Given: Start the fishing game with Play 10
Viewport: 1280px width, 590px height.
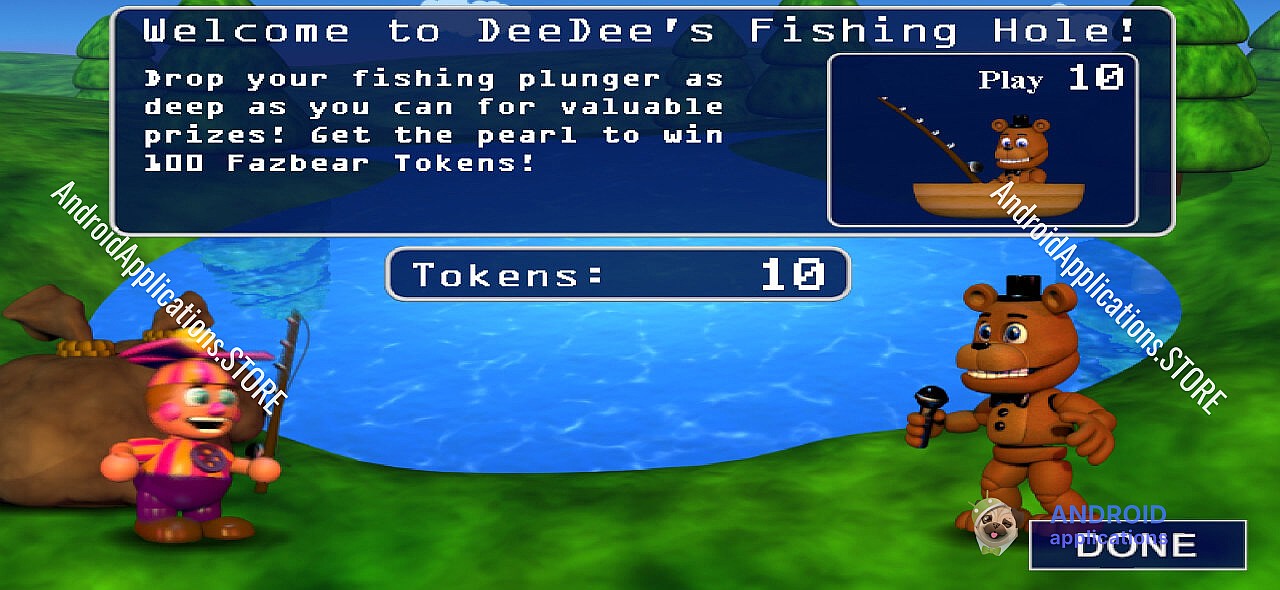Looking at the screenshot, I should (x=982, y=140).
